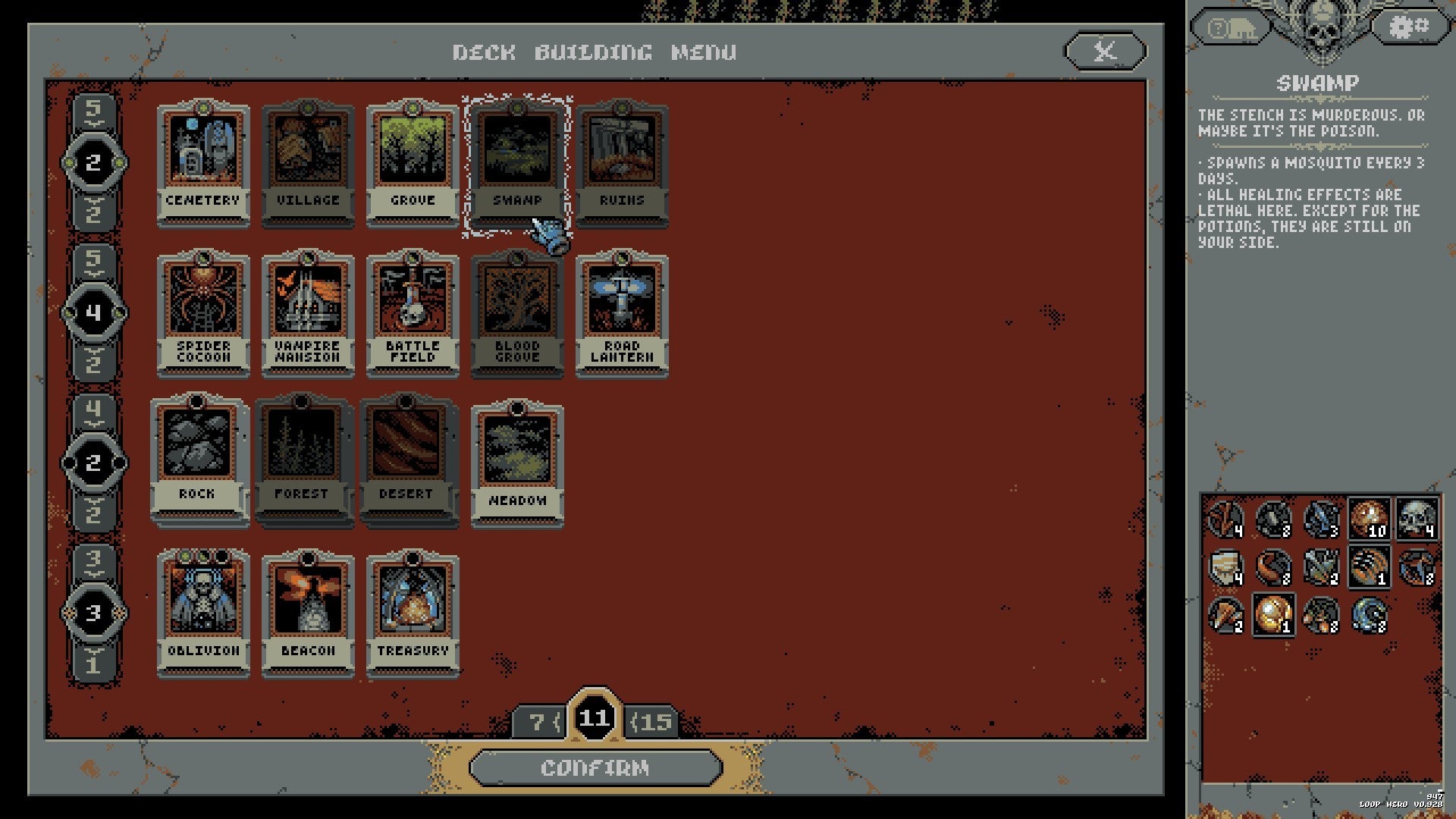Select the Oblivion card
Screen dimensions: 1456x819
(x=202, y=603)
